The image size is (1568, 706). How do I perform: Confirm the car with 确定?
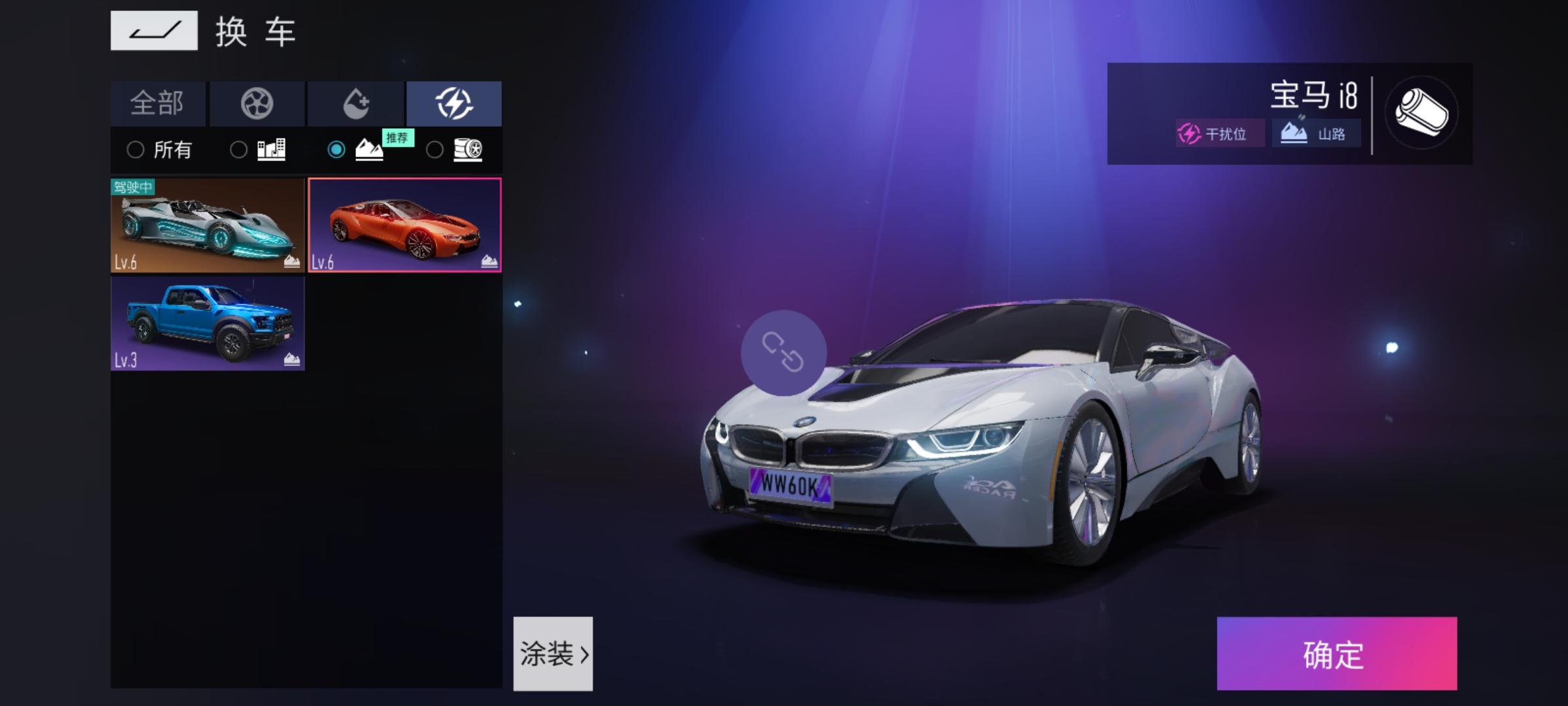[1337, 654]
